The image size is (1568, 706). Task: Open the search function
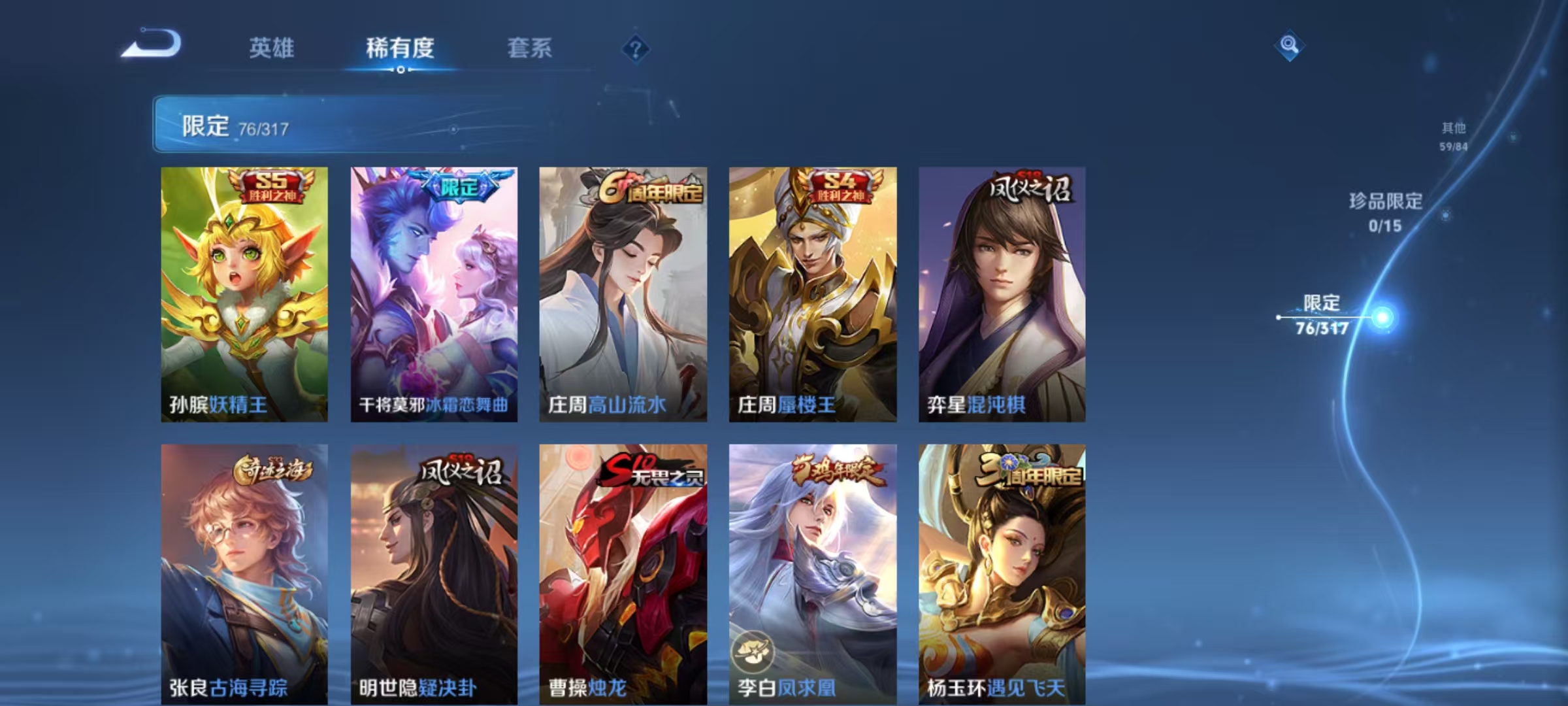(1288, 46)
